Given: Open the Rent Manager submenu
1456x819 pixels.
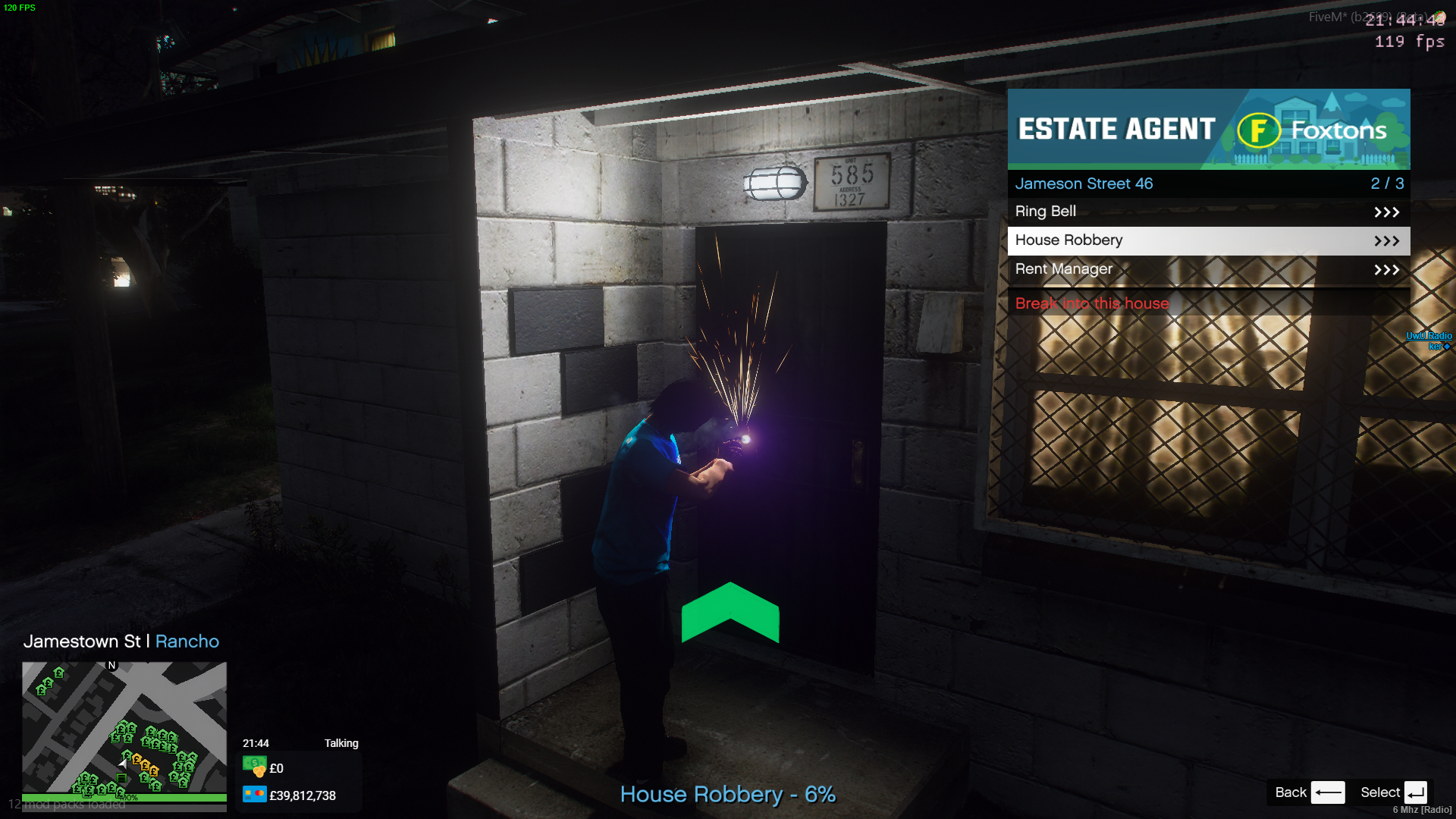Looking at the screenshot, I should 1207,269.
